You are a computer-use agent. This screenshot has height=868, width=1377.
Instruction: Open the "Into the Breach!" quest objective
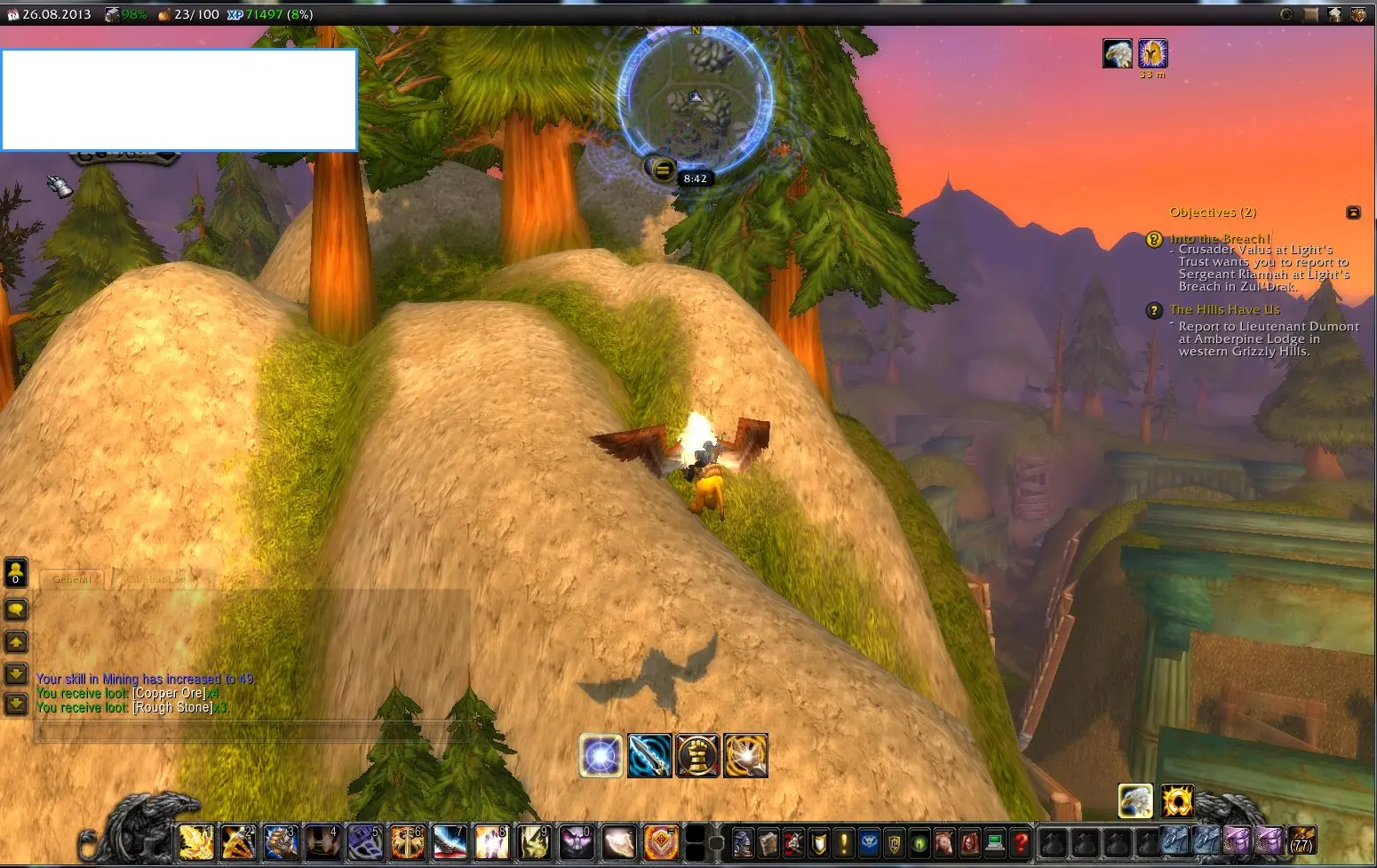pyautogui.click(x=1220, y=238)
